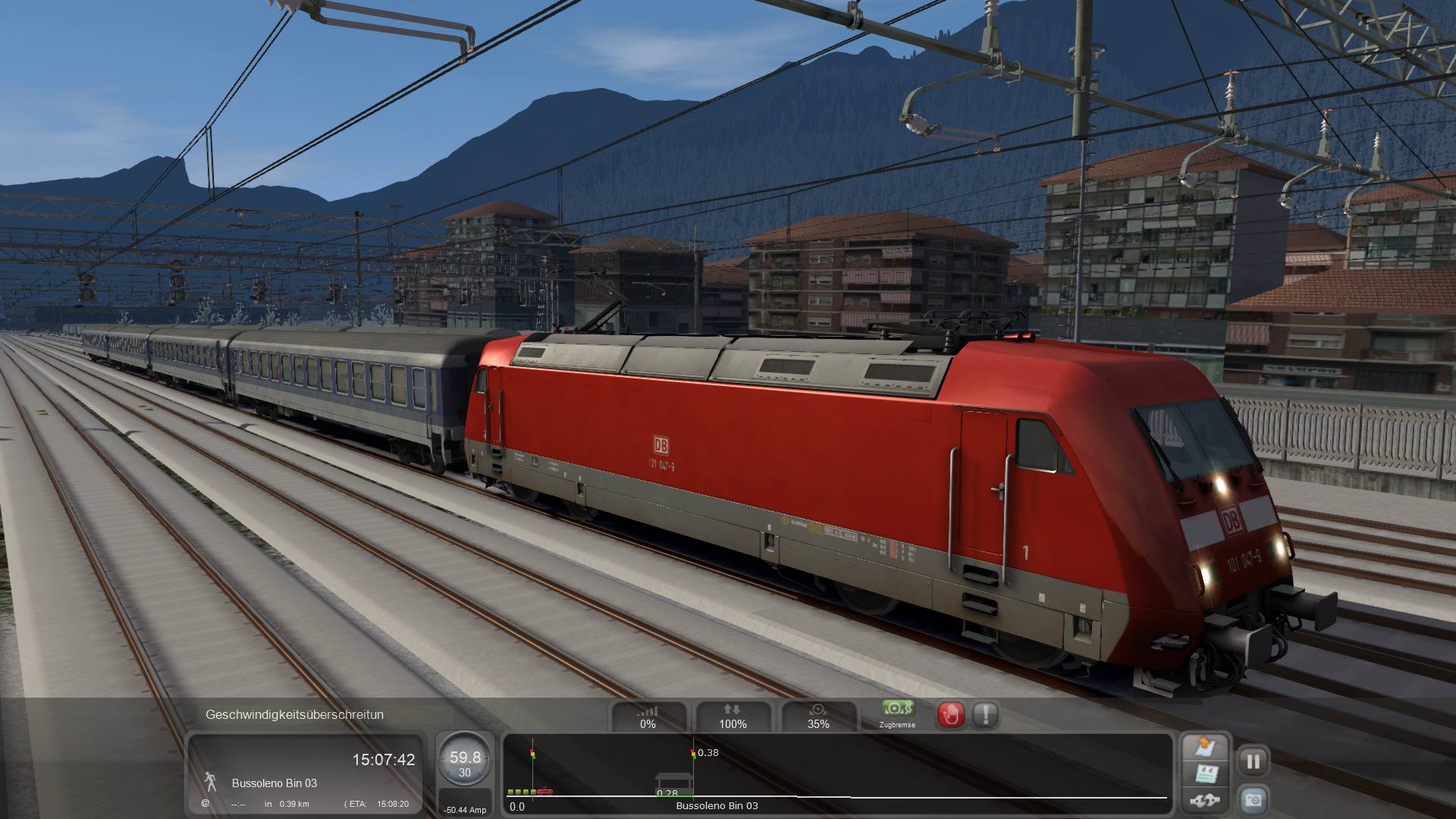Adjust the train brake panel at 35%

pos(817,717)
